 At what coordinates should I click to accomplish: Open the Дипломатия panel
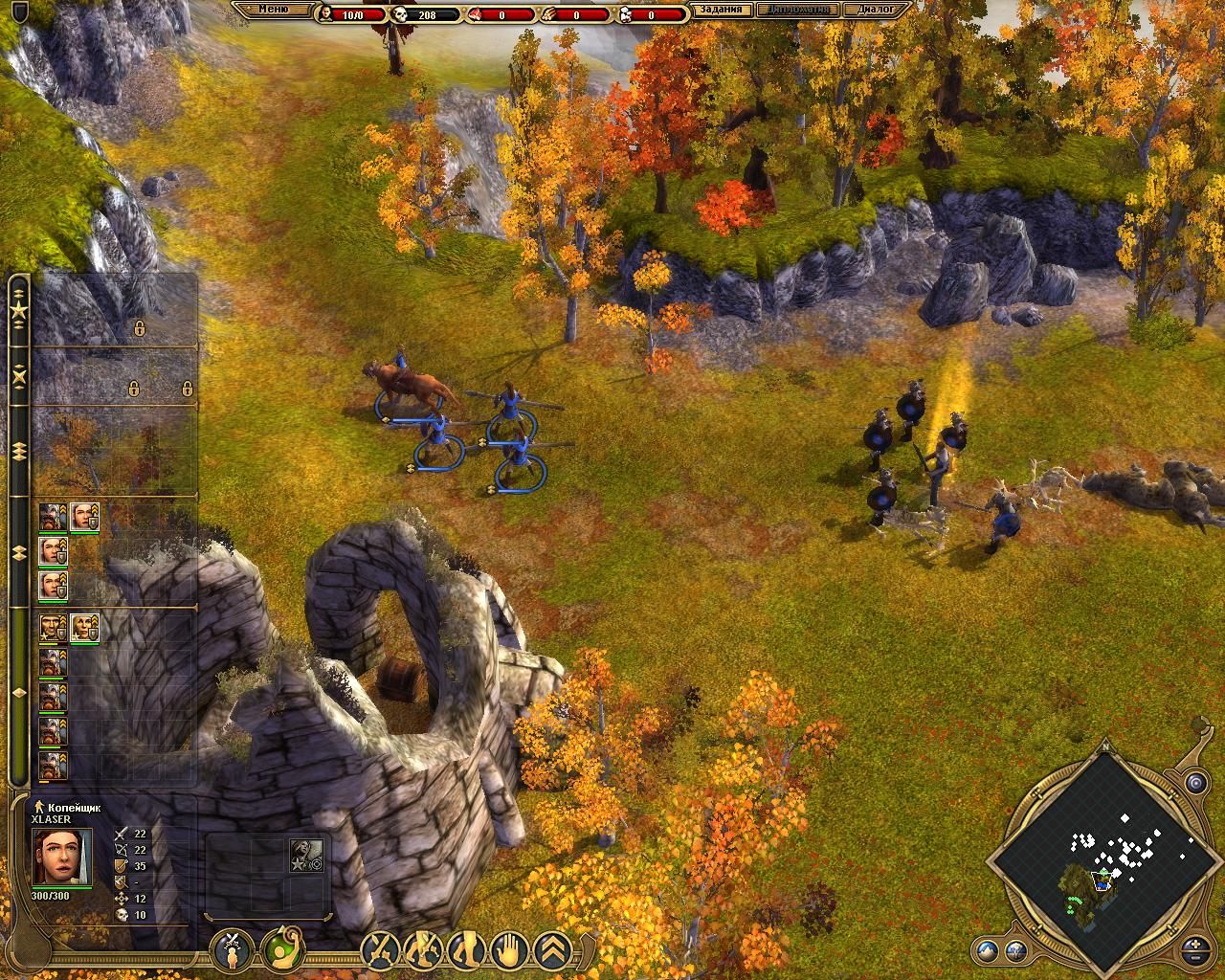[799, 11]
